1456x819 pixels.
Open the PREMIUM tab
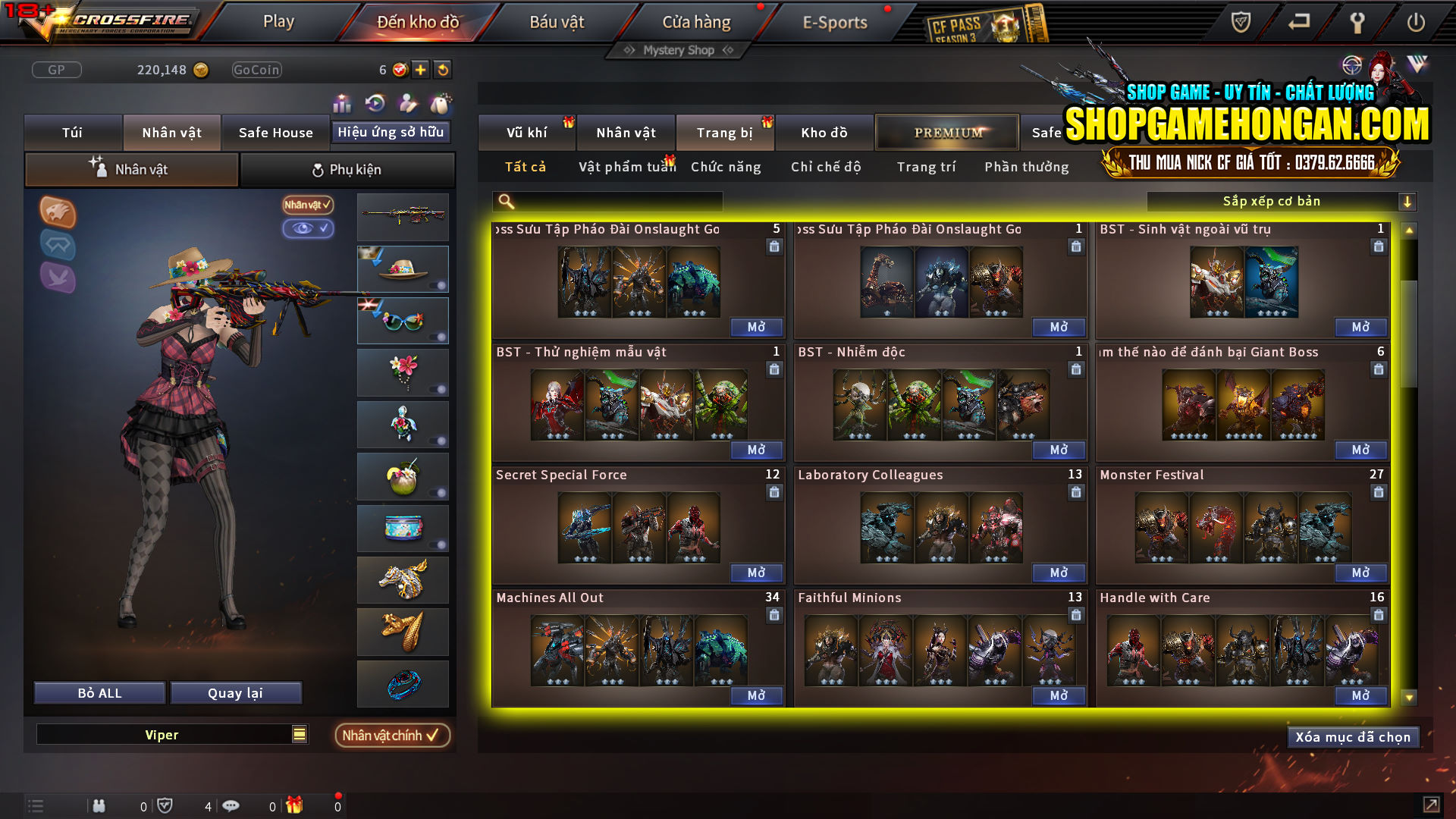pyautogui.click(x=946, y=132)
